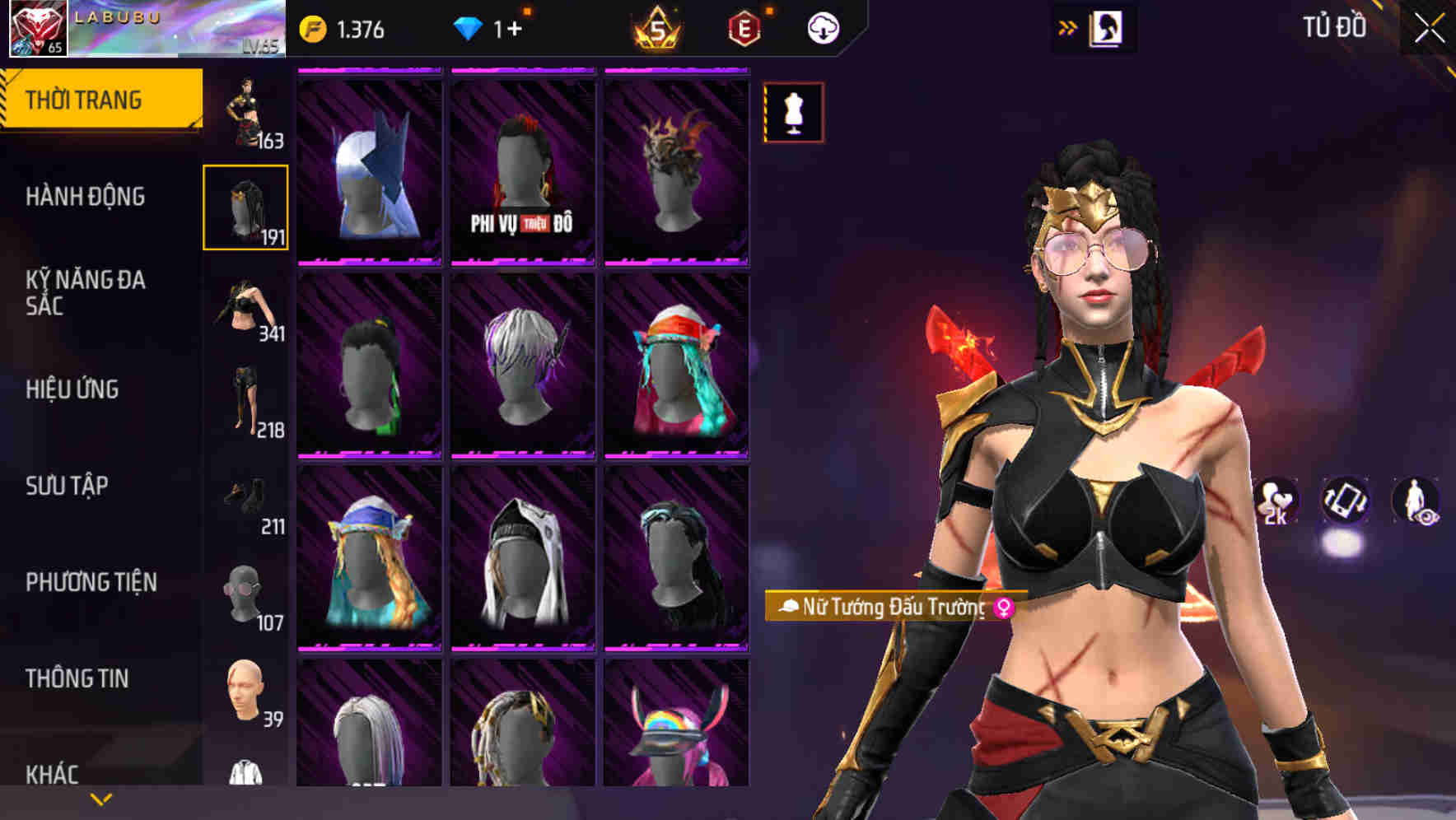The image size is (1456, 820).
Task: Expand the bottom sidebar chevron under KHÁC
Action: 100,798
